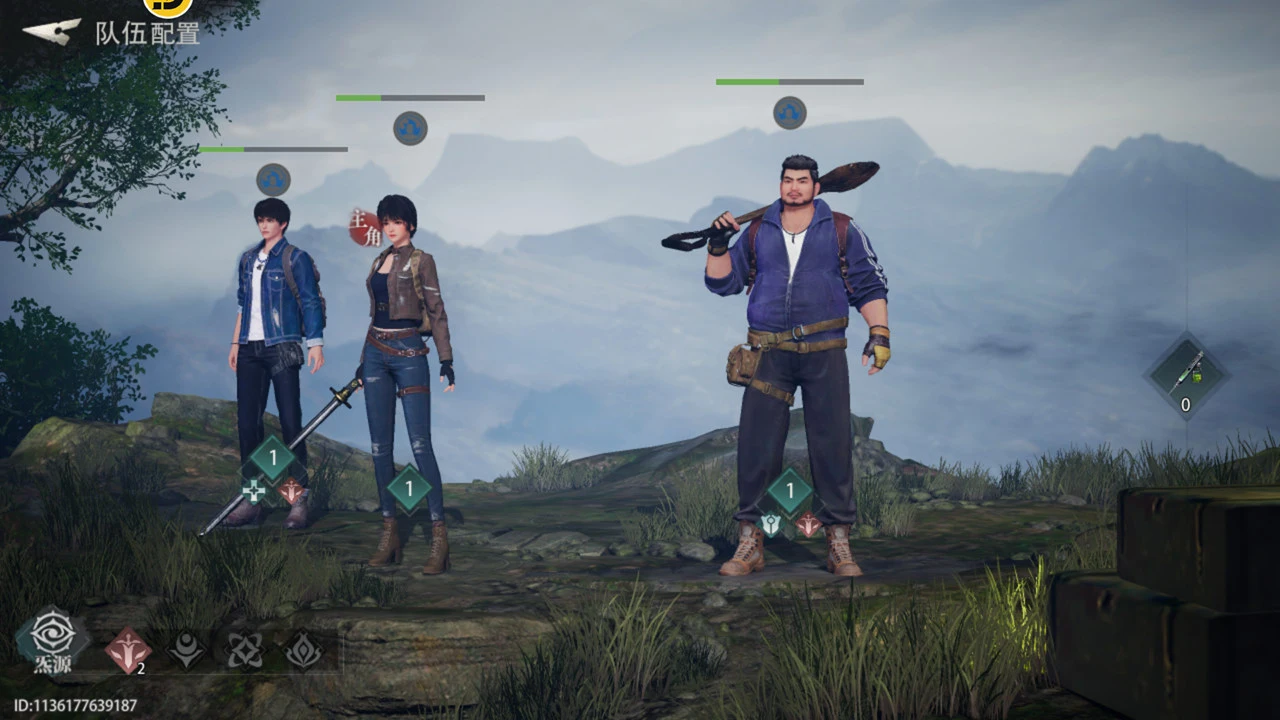Select the flame-shaped formation icon
The height and width of the screenshot is (720, 1280).
point(302,651)
